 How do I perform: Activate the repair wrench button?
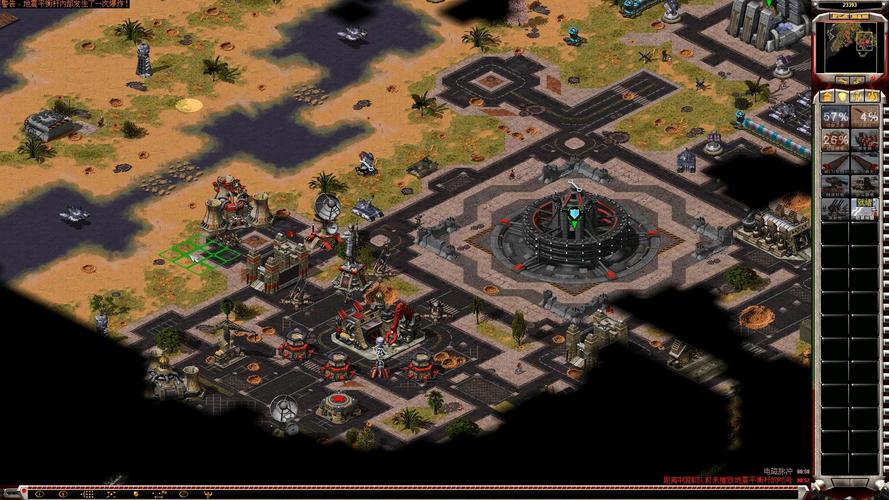[x=842, y=80]
